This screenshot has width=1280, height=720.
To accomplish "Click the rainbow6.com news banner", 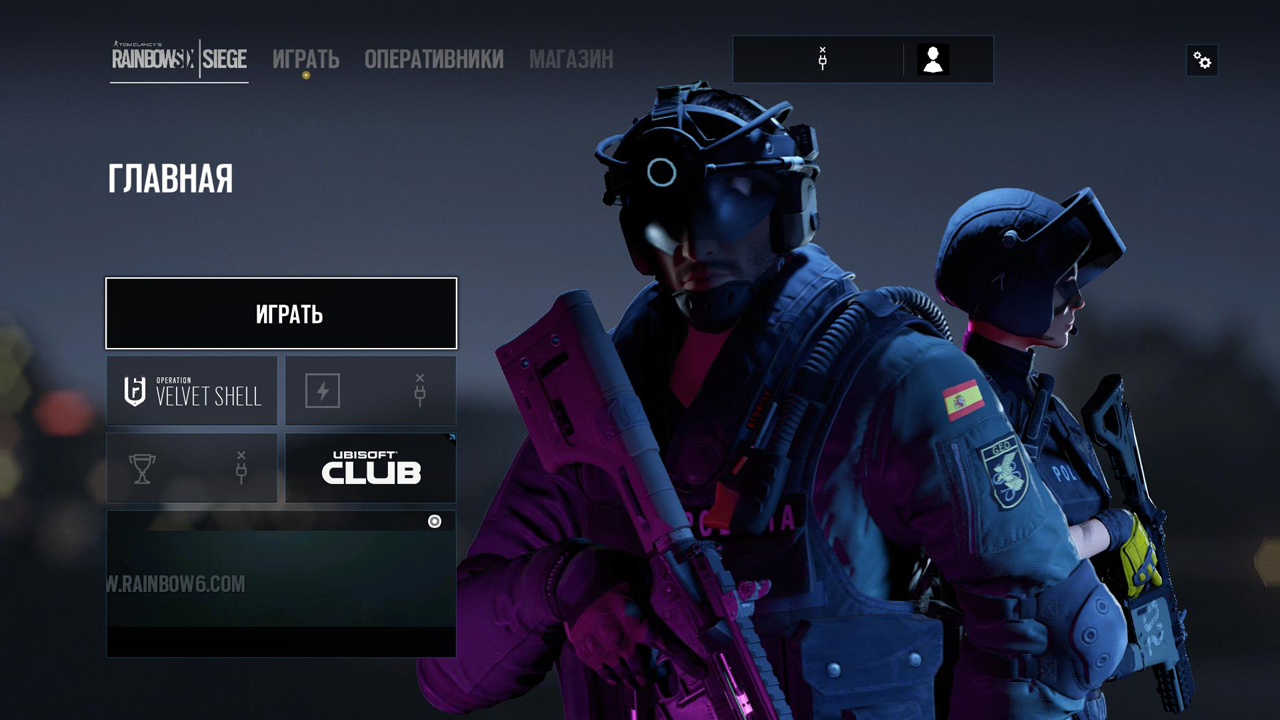I will pyautogui.click(x=281, y=584).
